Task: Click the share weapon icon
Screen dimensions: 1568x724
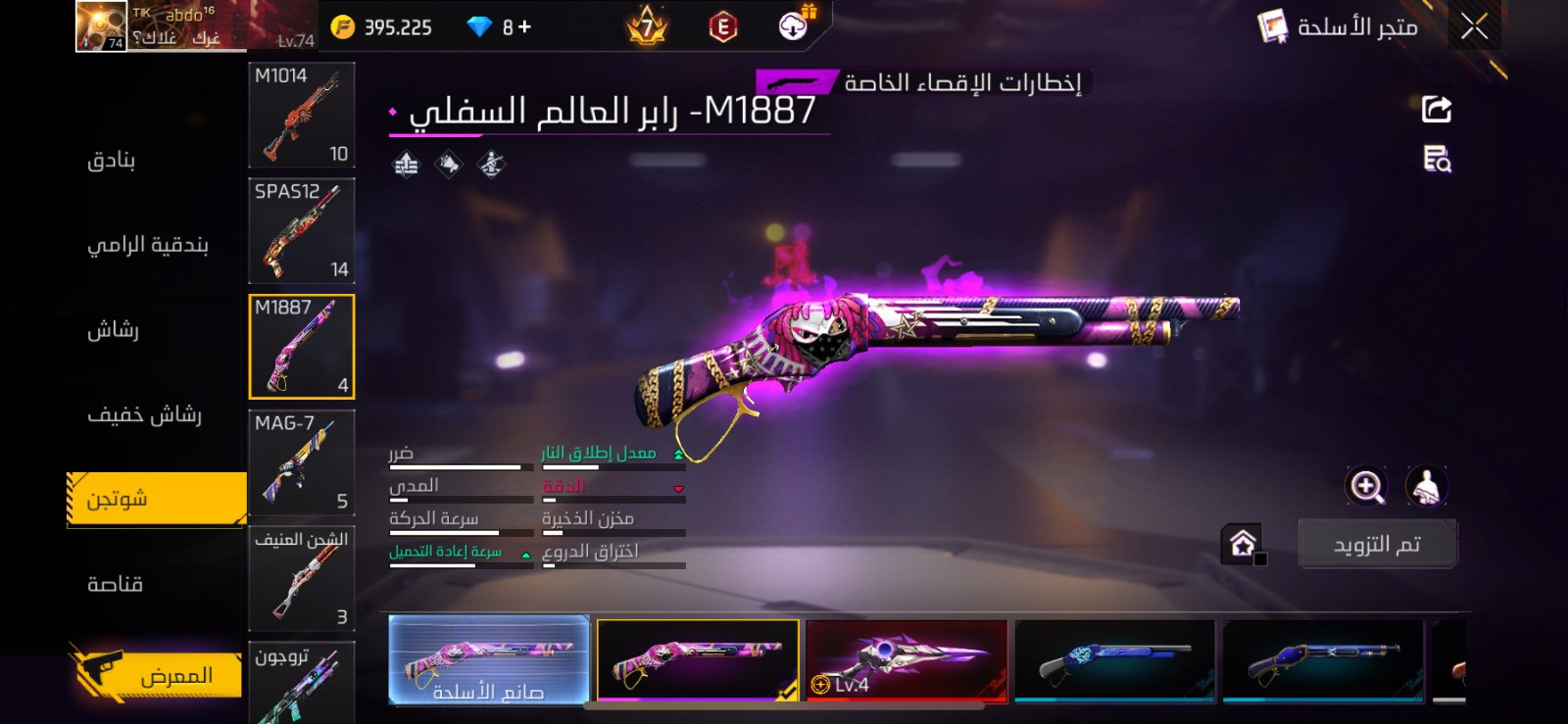Action: click(1435, 108)
